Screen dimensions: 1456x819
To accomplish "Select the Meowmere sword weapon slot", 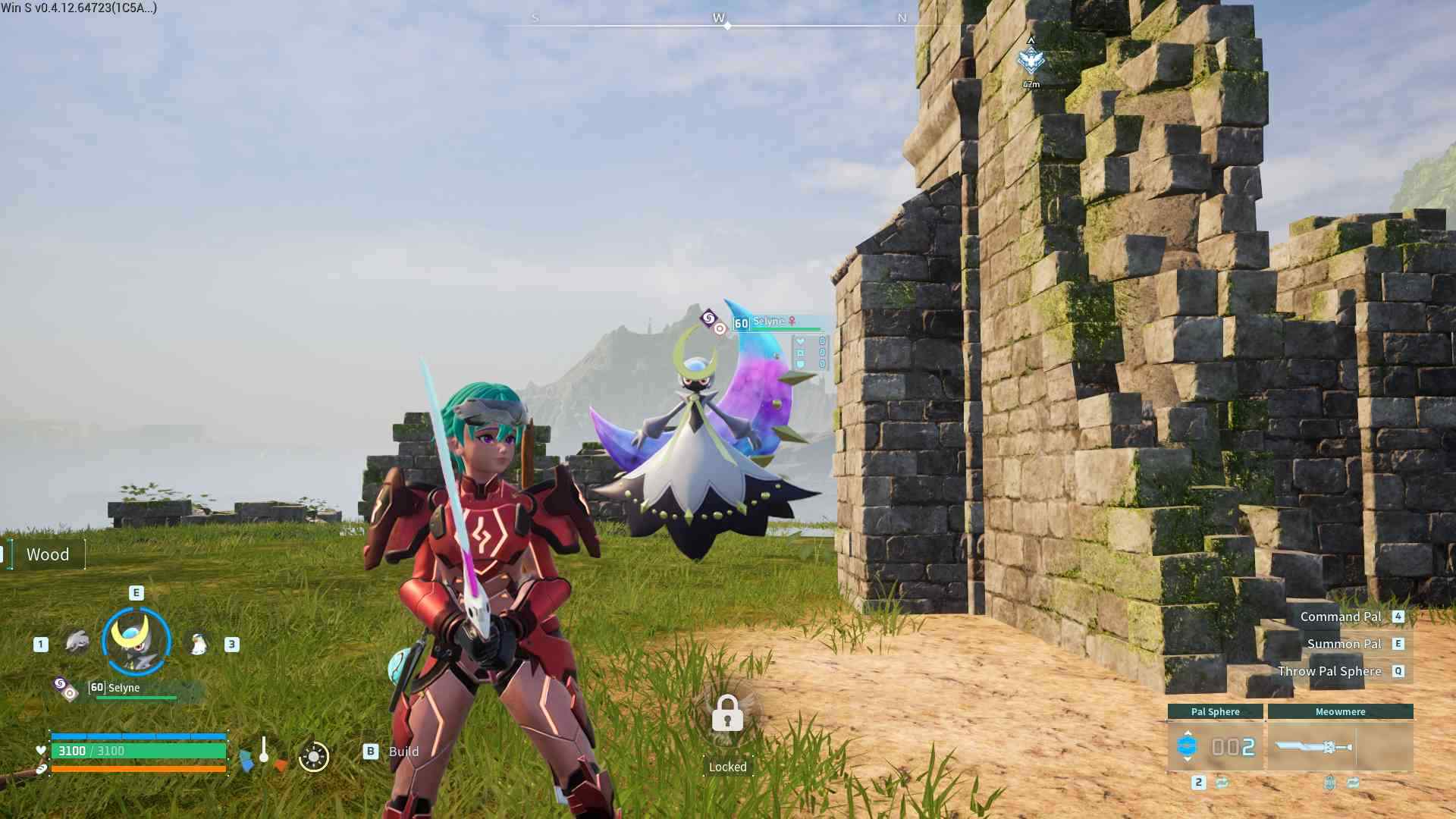I will point(1339,747).
